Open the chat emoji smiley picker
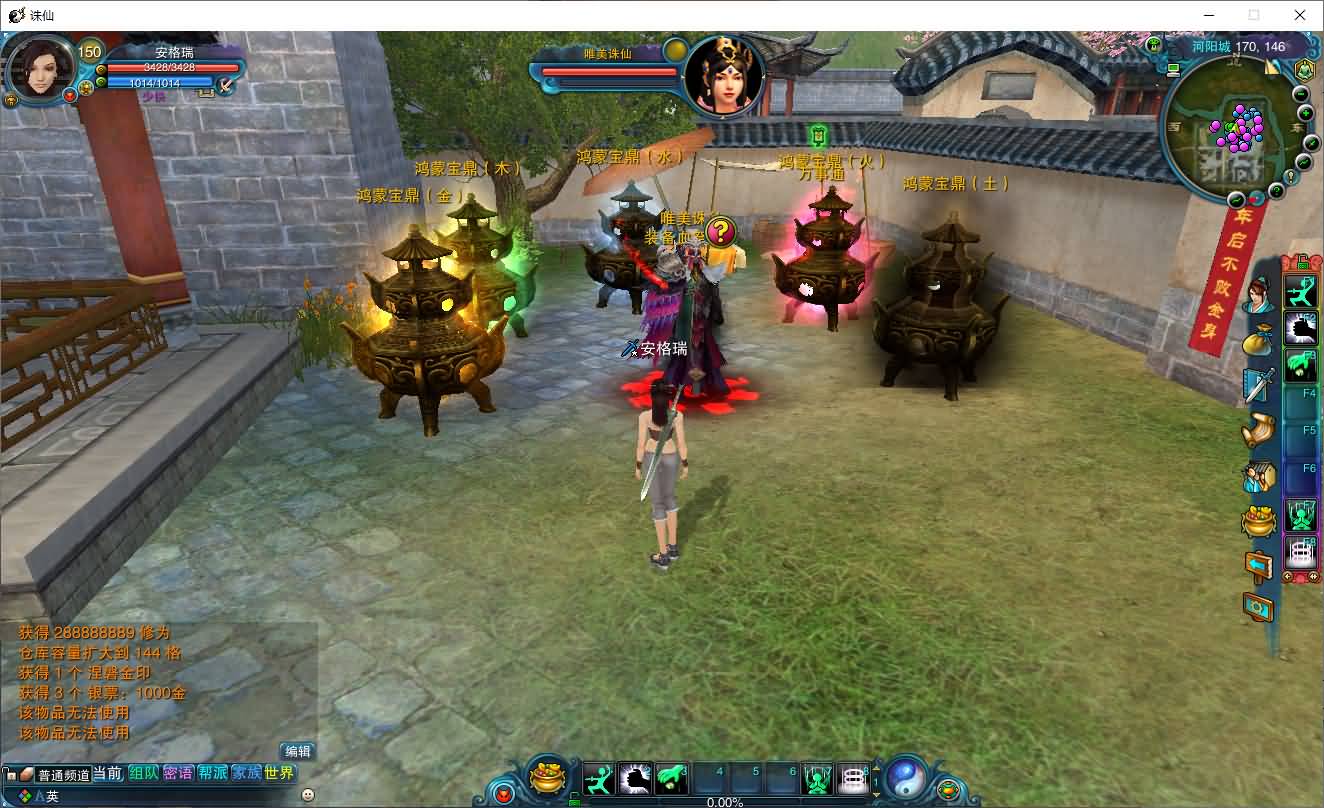1324x808 pixels. coord(307,795)
